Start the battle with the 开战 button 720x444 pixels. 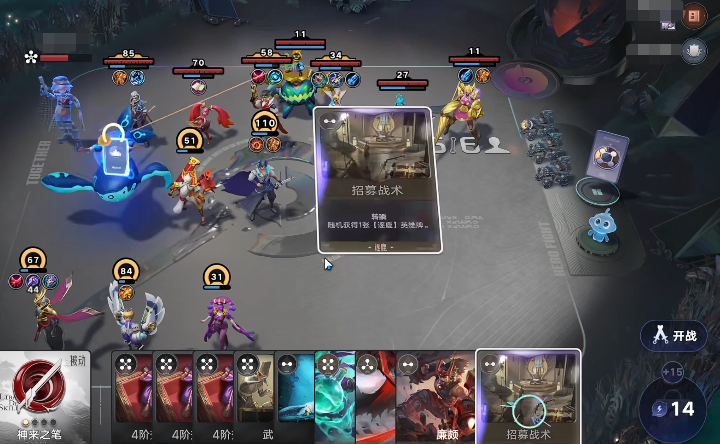tap(675, 335)
